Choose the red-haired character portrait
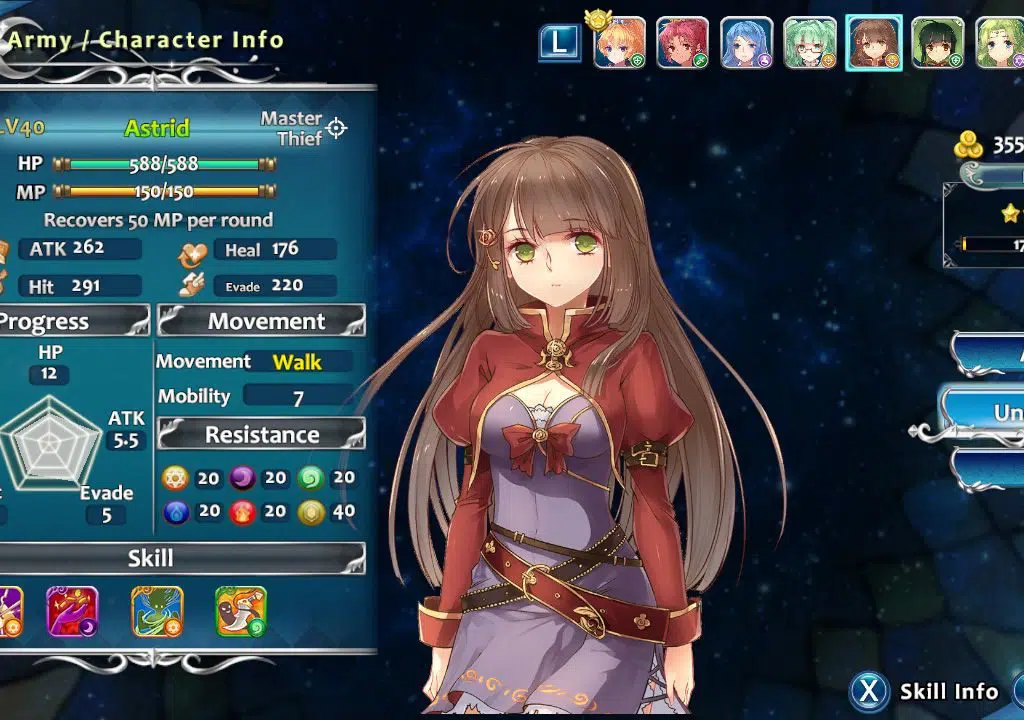Screen dimensions: 1024x720 click(683, 43)
